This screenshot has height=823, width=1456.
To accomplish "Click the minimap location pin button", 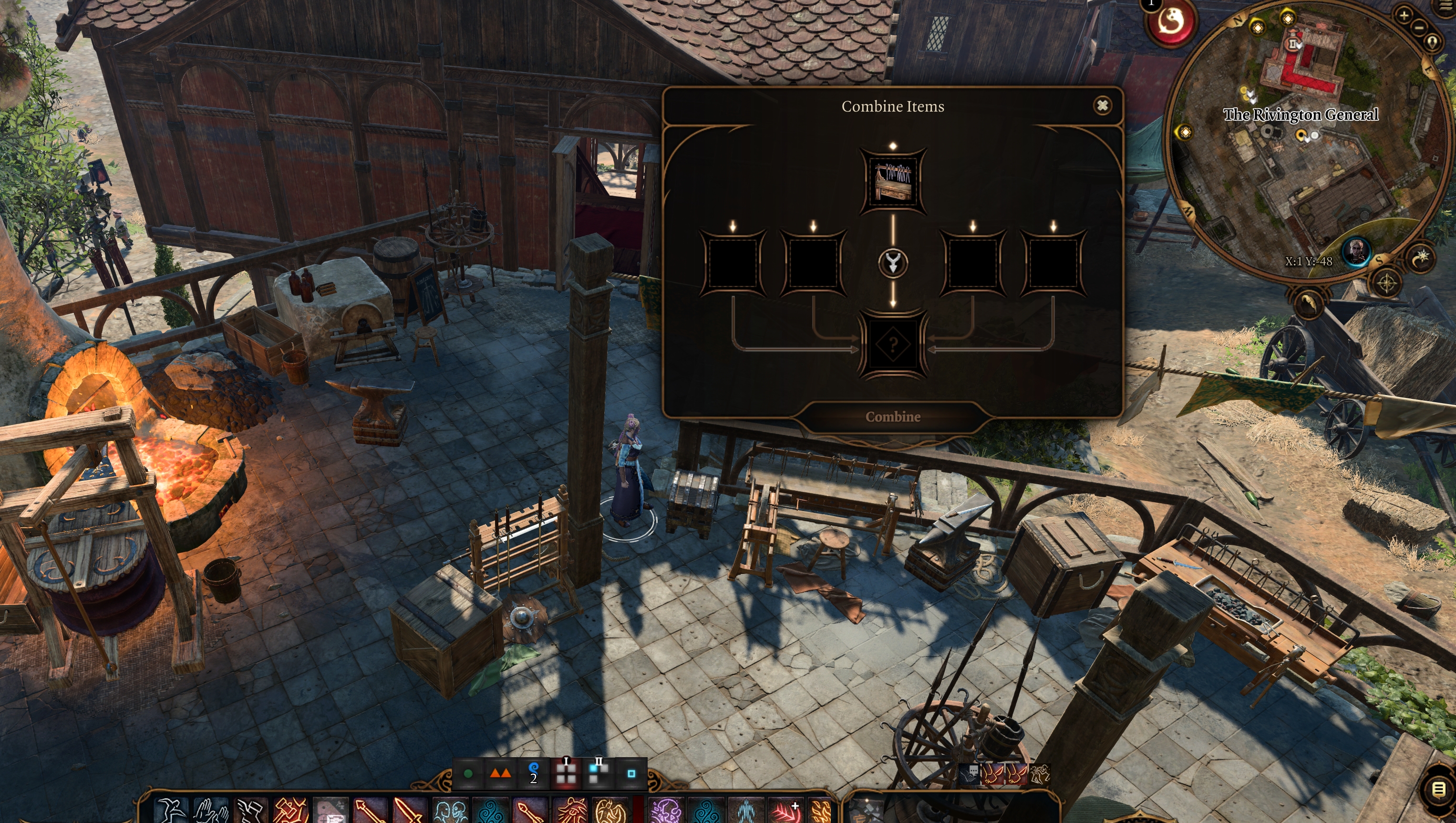I will coord(1432,42).
